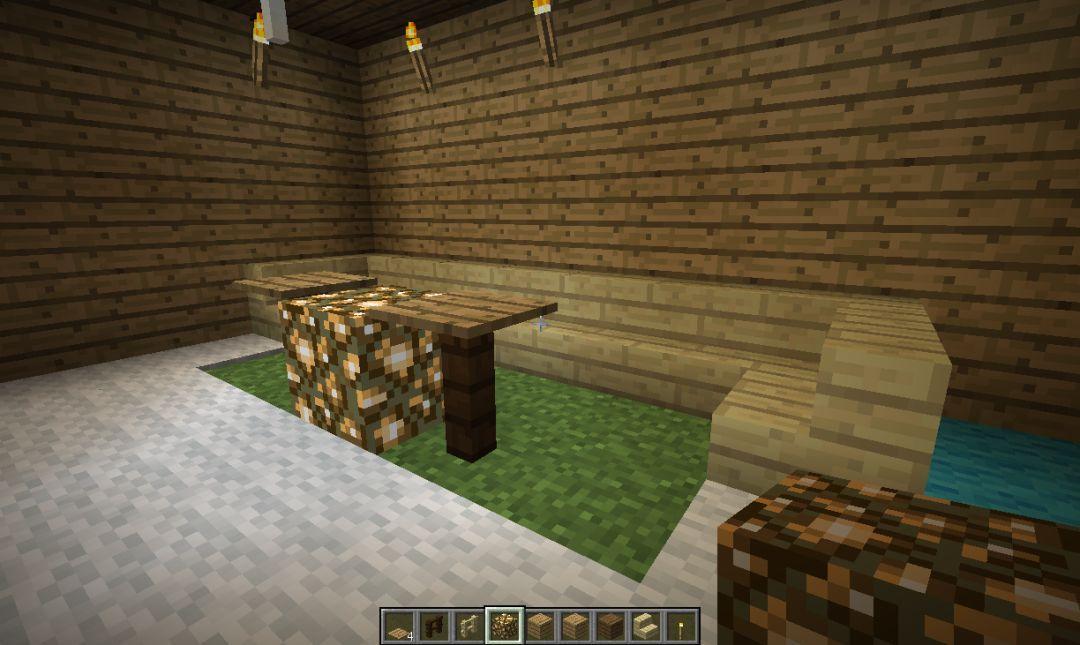
Task: Switch to the torch hotbar slot
Action: click(x=680, y=626)
